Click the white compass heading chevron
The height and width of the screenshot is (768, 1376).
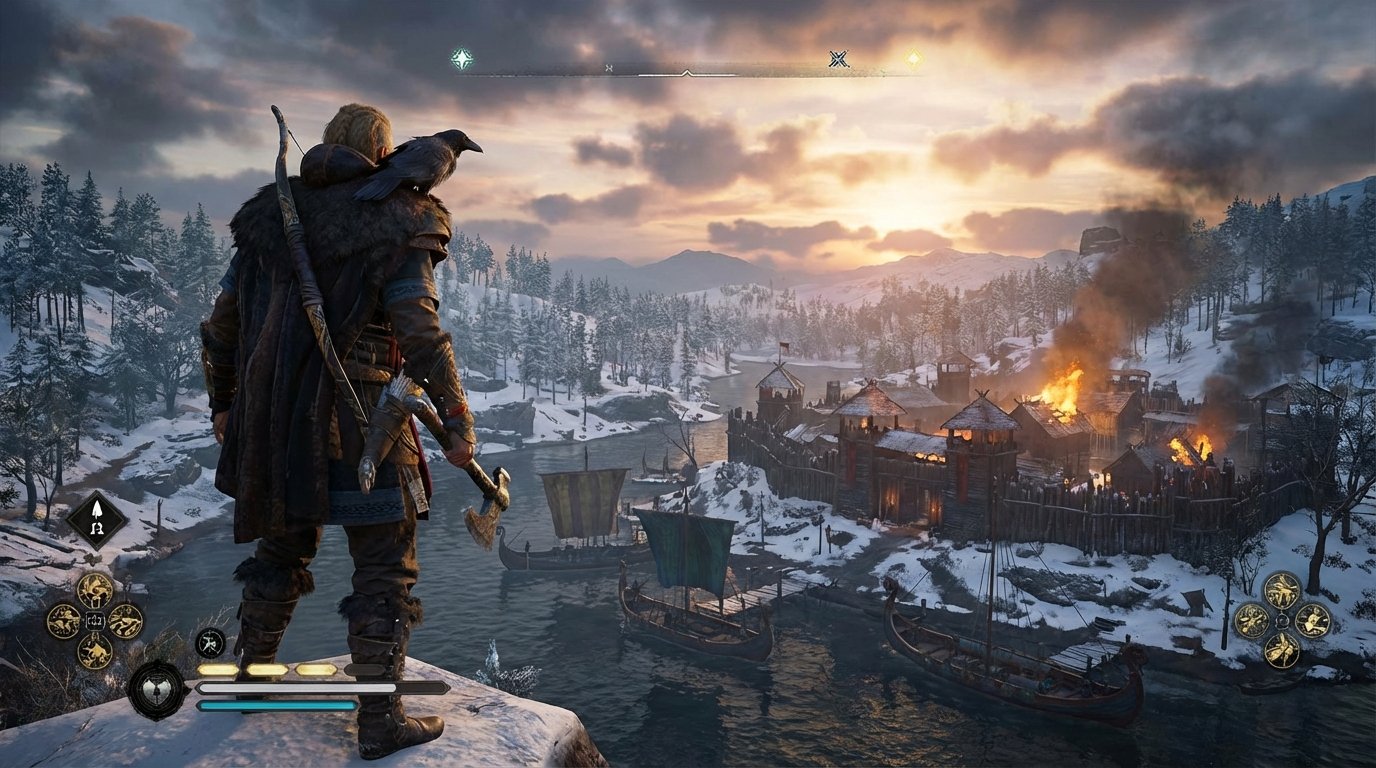[x=685, y=74]
